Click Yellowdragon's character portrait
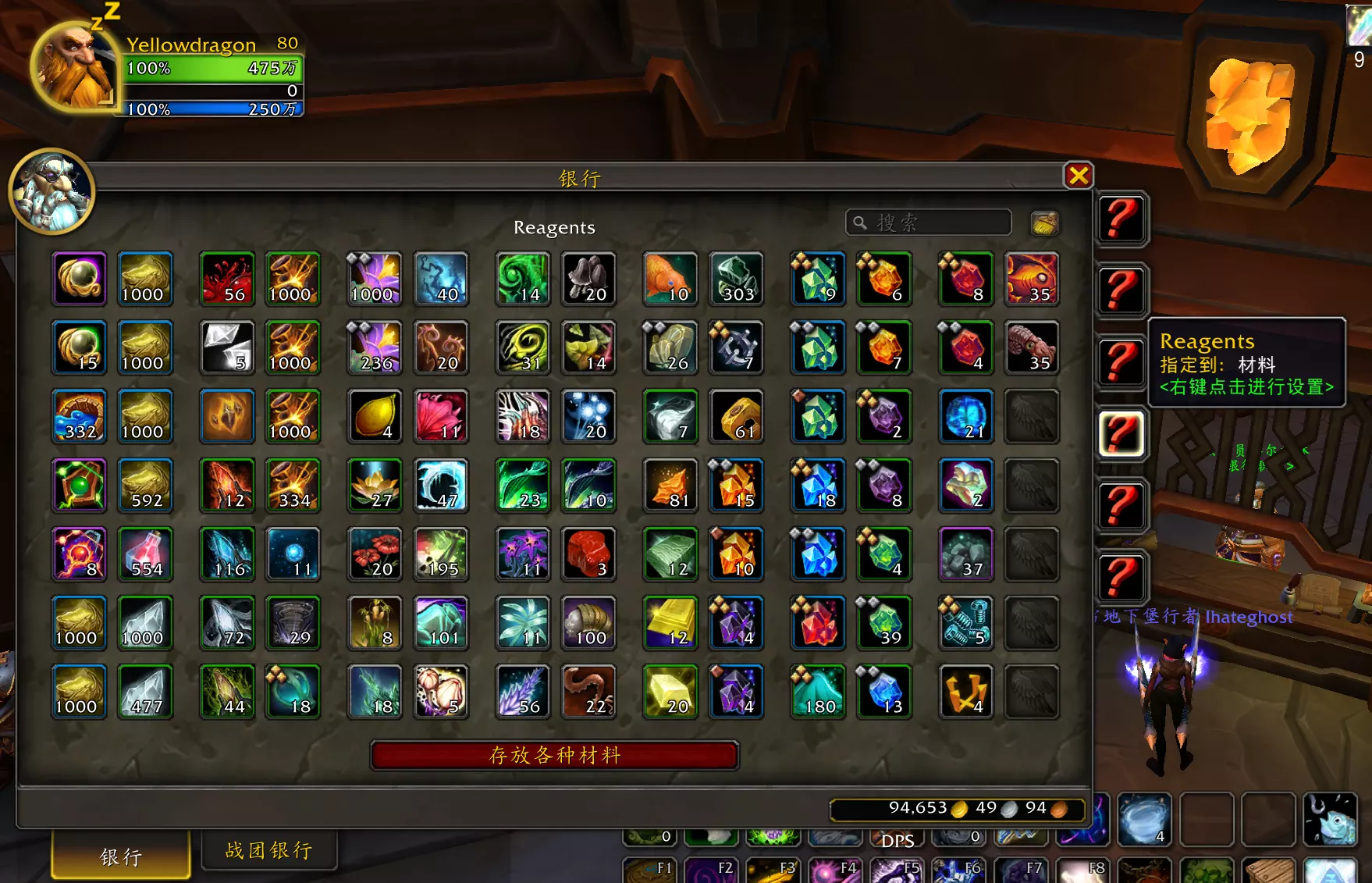The image size is (1372, 883). 74,66
